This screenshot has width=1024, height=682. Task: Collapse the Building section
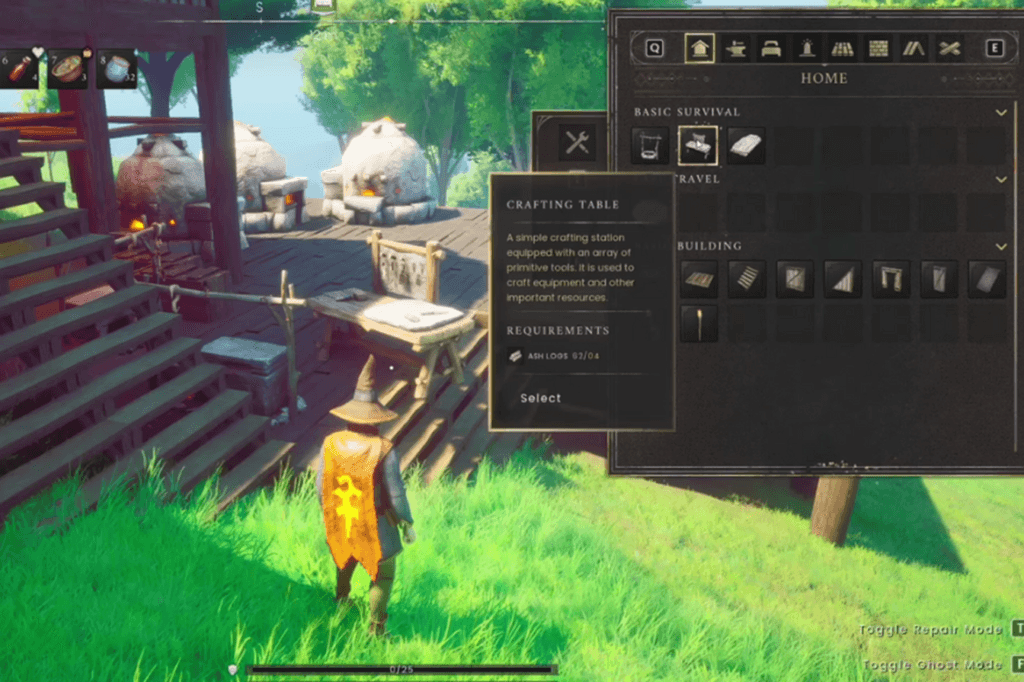1001,246
